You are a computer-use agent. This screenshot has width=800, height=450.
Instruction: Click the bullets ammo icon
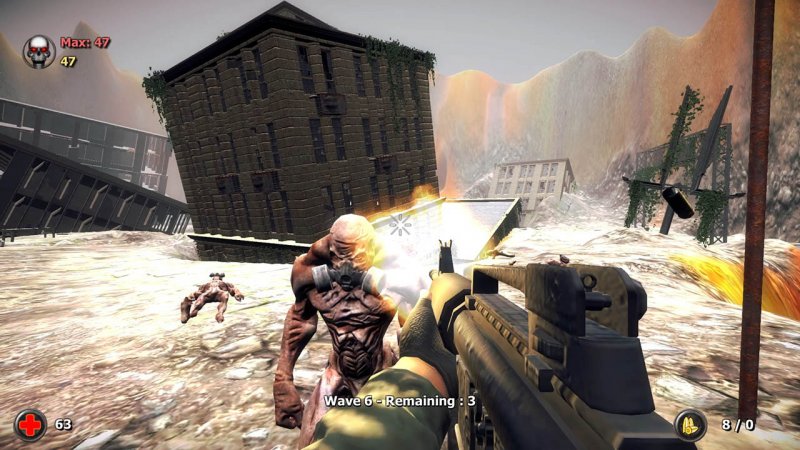pyautogui.click(x=690, y=424)
